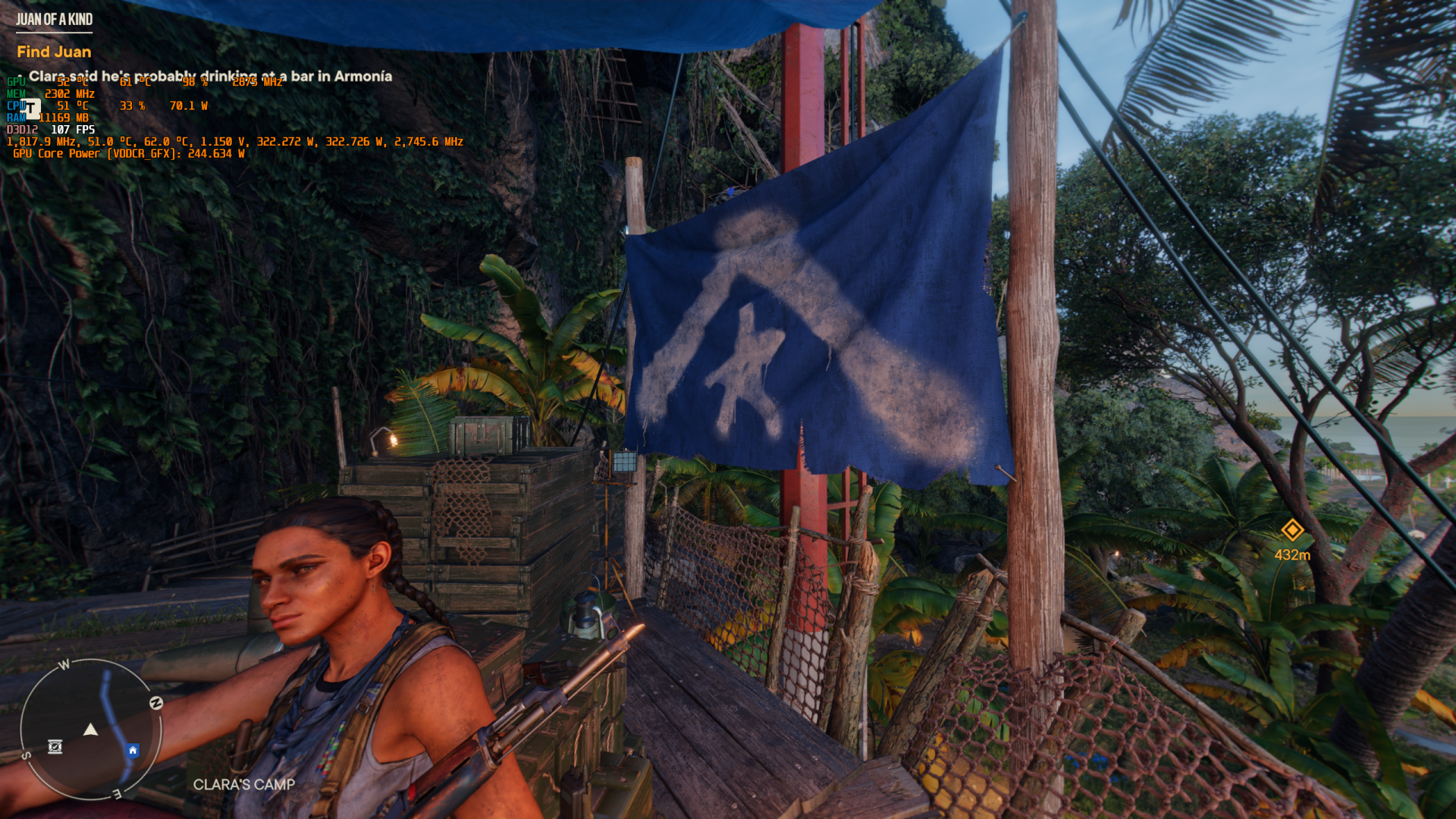This screenshot has height=819, width=1456.
Task: Click the CLARA'S CAMP location label
Action: 244,786
